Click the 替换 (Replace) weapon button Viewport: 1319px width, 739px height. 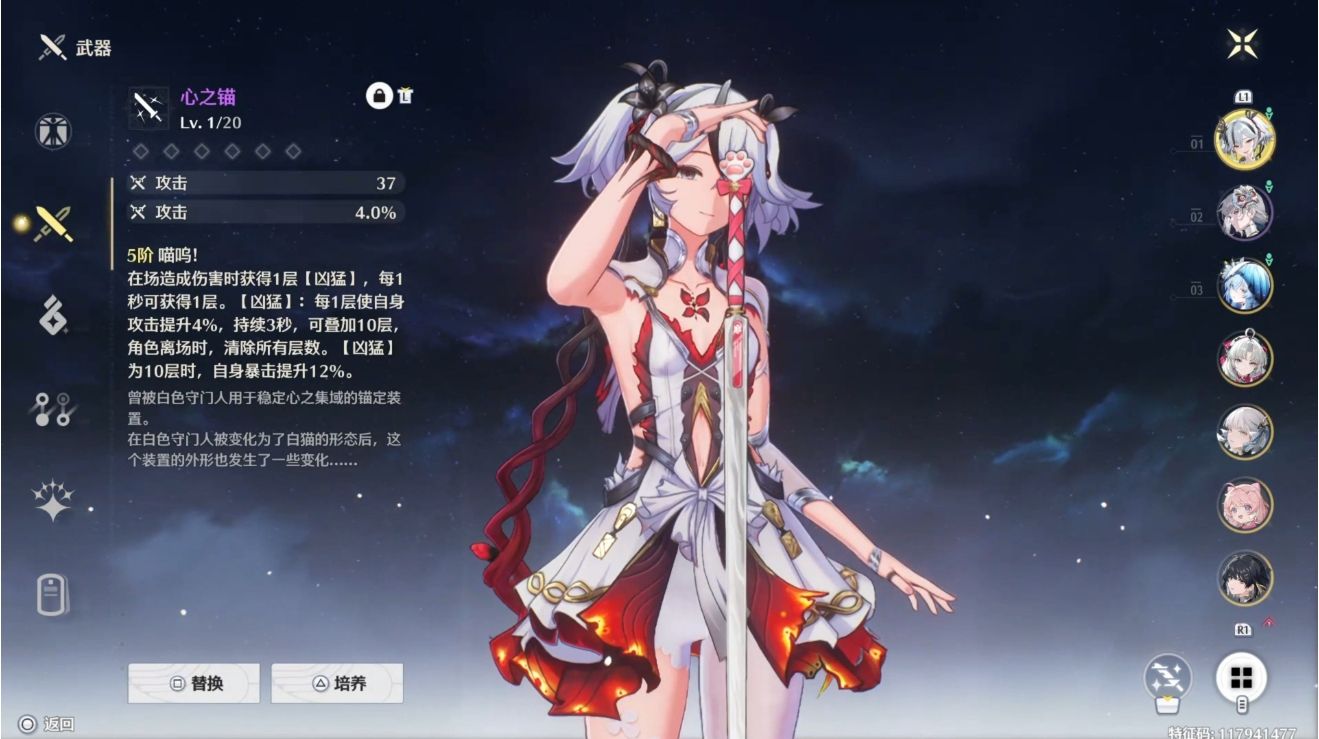pos(193,684)
